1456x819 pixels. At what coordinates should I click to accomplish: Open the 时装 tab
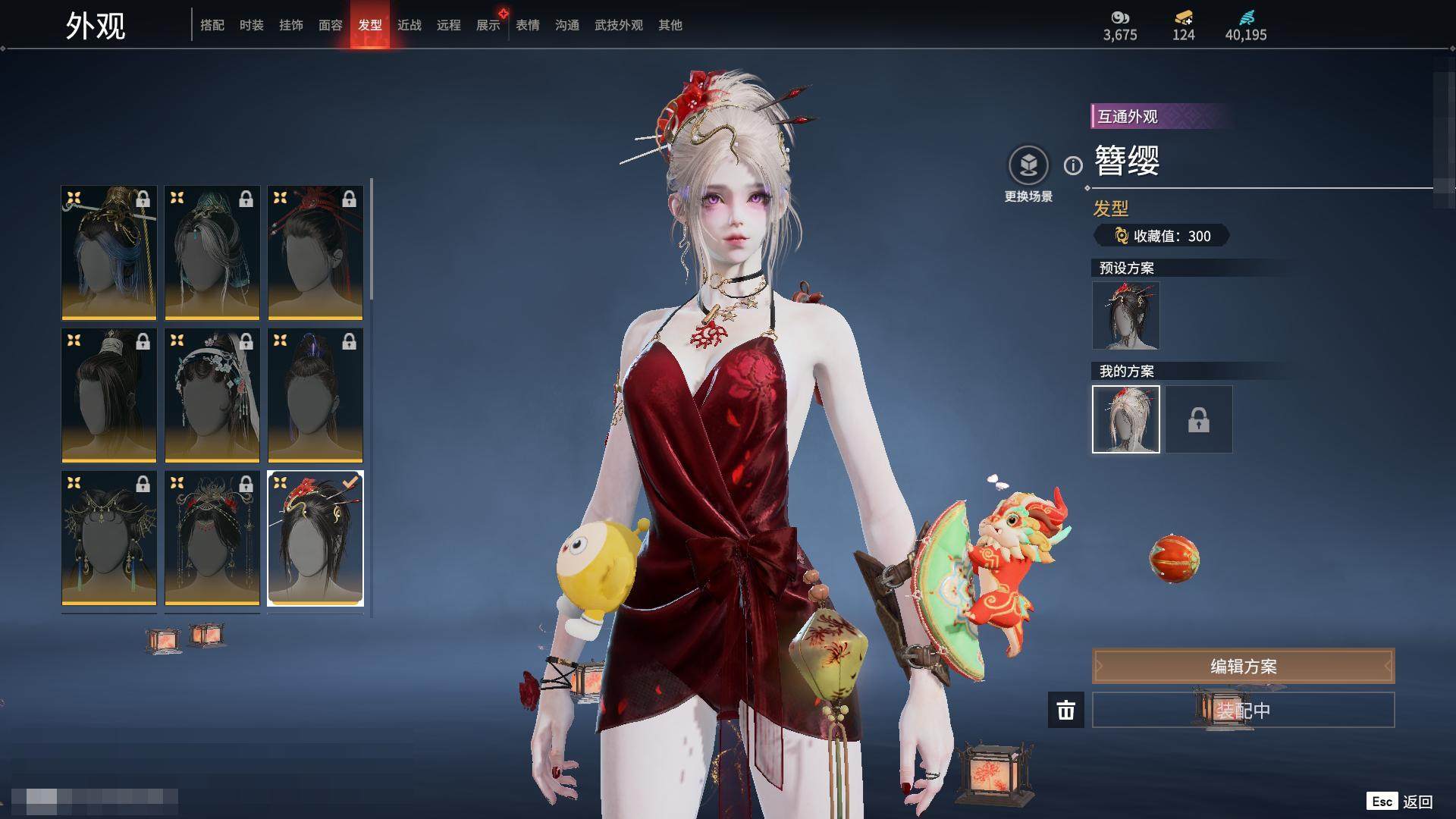click(252, 25)
